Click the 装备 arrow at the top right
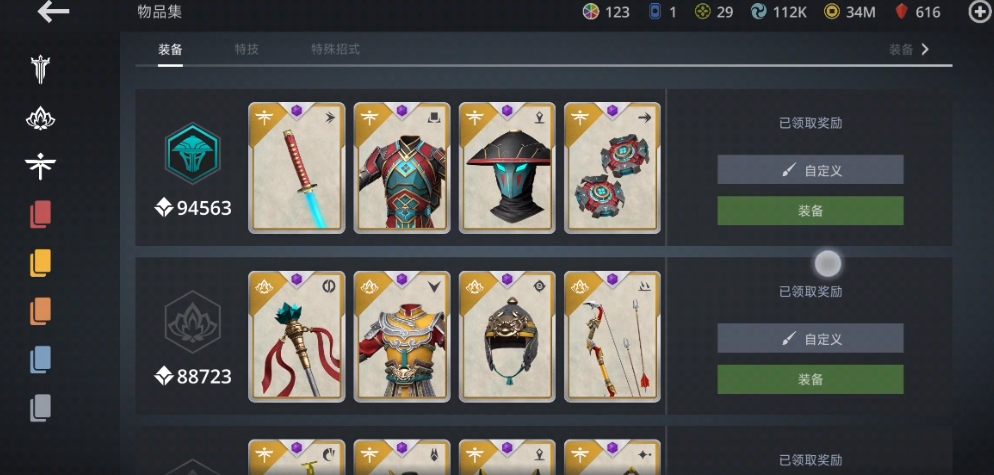This screenshot has height=475, width=994. [x=910, y=49]
